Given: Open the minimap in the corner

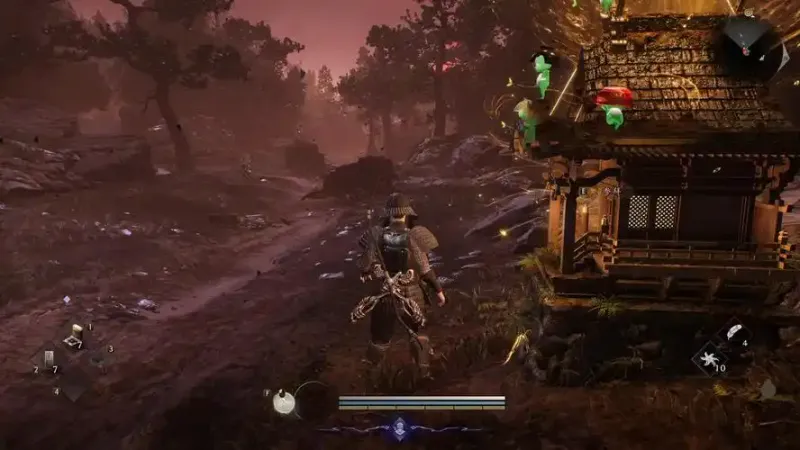Looking at the screenshot, I should 748,43.
